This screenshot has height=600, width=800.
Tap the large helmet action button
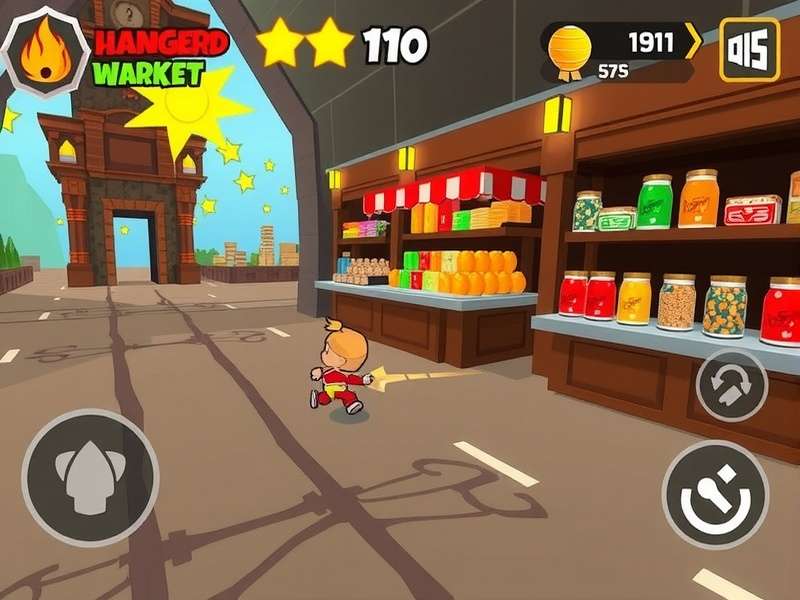[x=90, y=477]
